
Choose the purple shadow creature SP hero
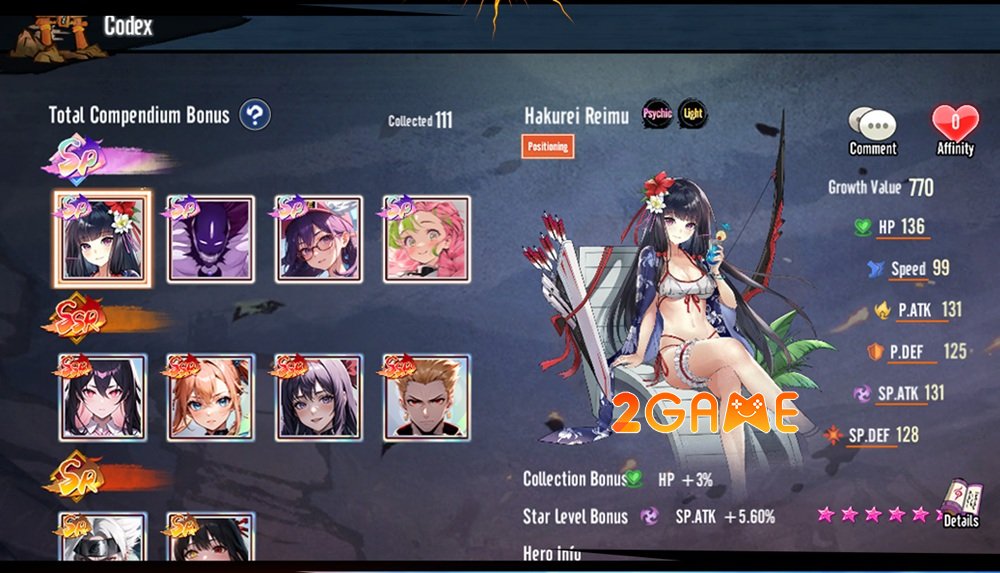click(x=210, y=239)
